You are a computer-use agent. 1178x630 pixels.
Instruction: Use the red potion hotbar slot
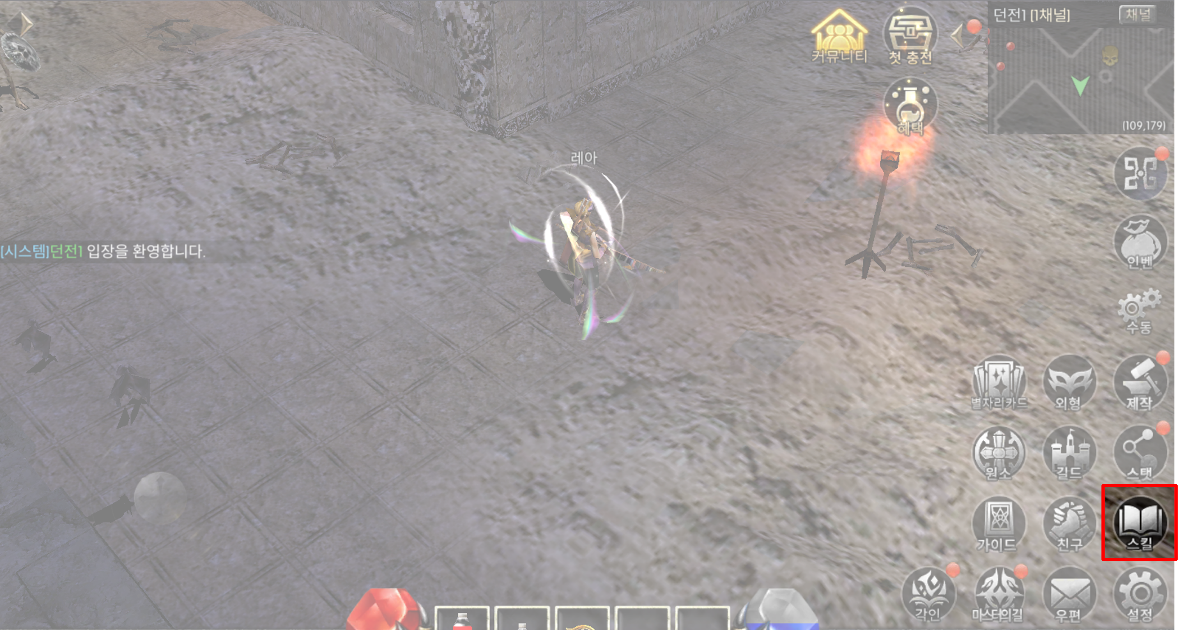click(x=462, y=618)
